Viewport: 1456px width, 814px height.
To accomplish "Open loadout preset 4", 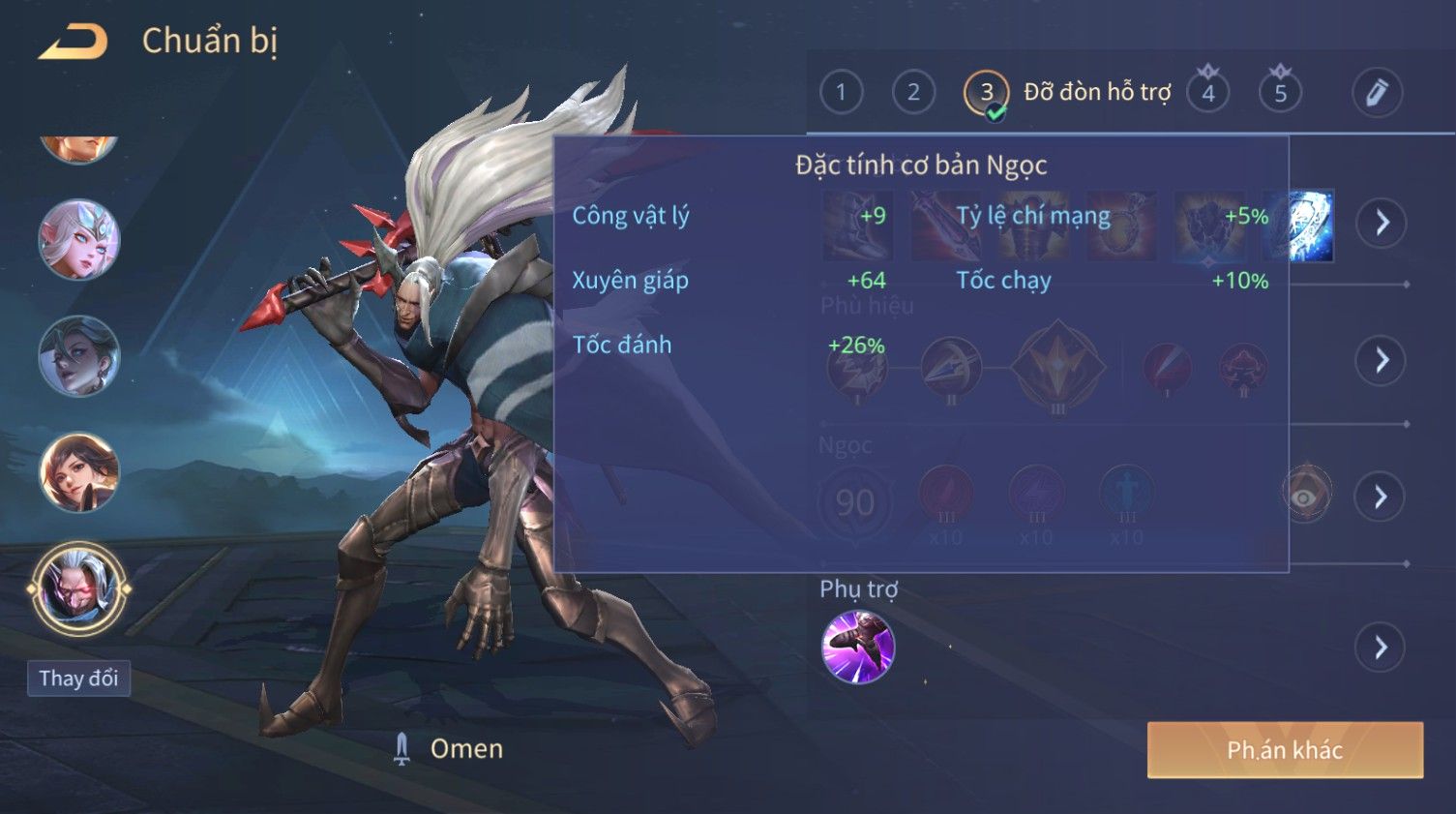I will click(x=1208, y=93).
